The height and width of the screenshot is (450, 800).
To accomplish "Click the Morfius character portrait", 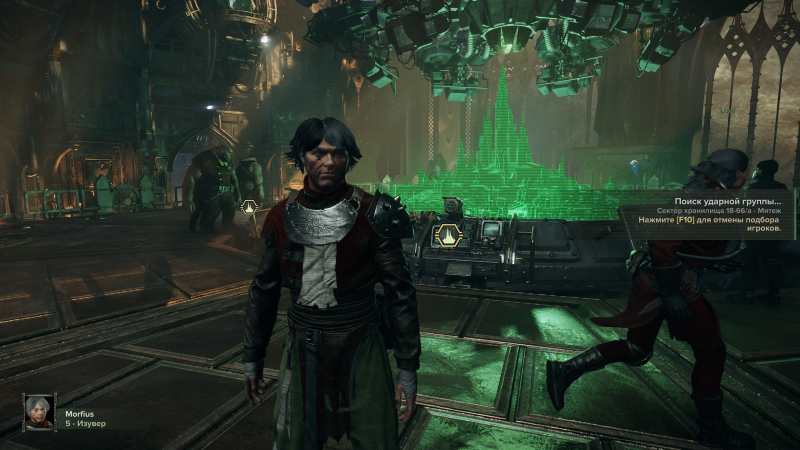I will [x=39, y=412].
